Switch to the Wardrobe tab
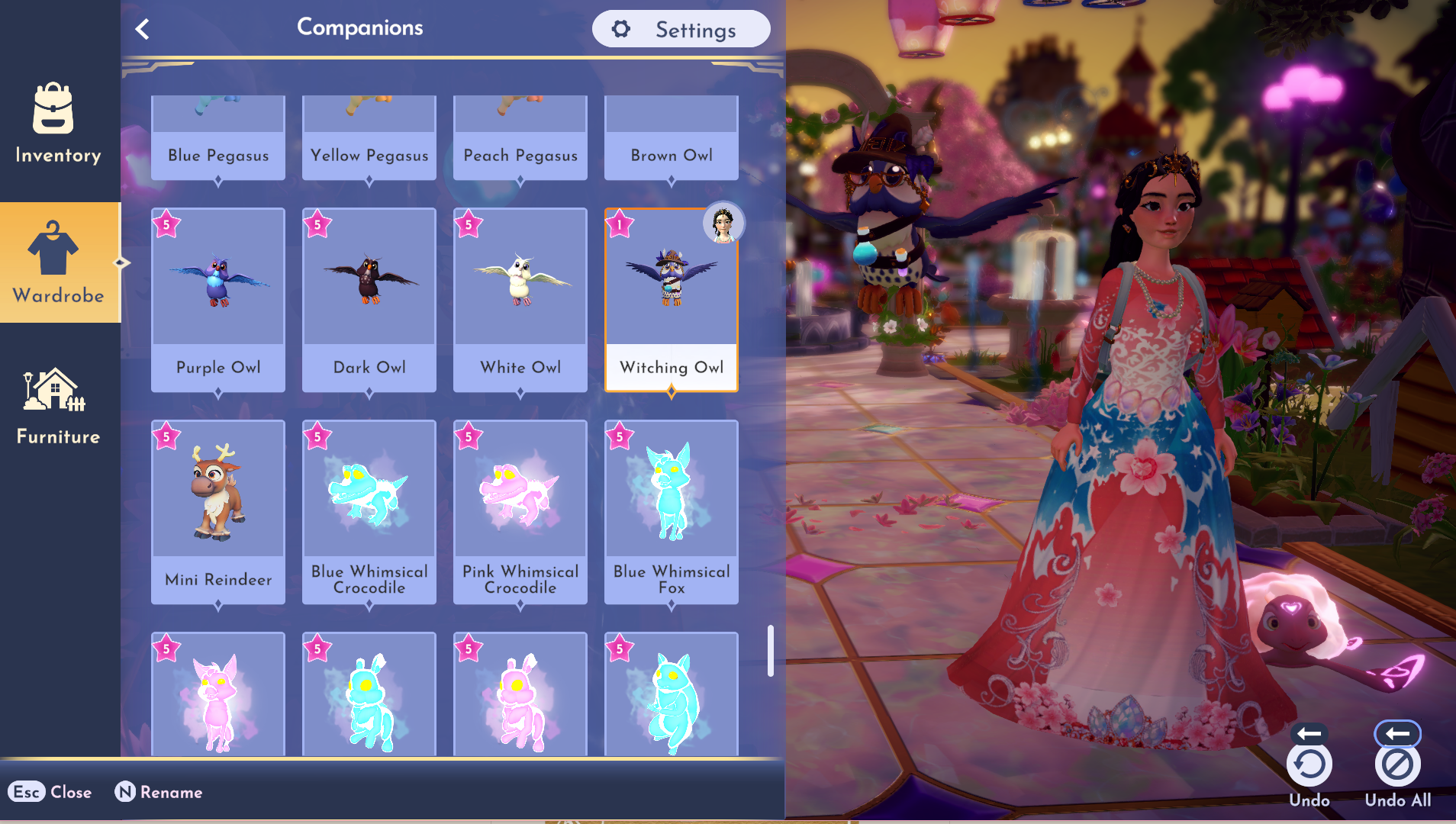This screenshot has height=824, width=1456. (x=58, y=262)
